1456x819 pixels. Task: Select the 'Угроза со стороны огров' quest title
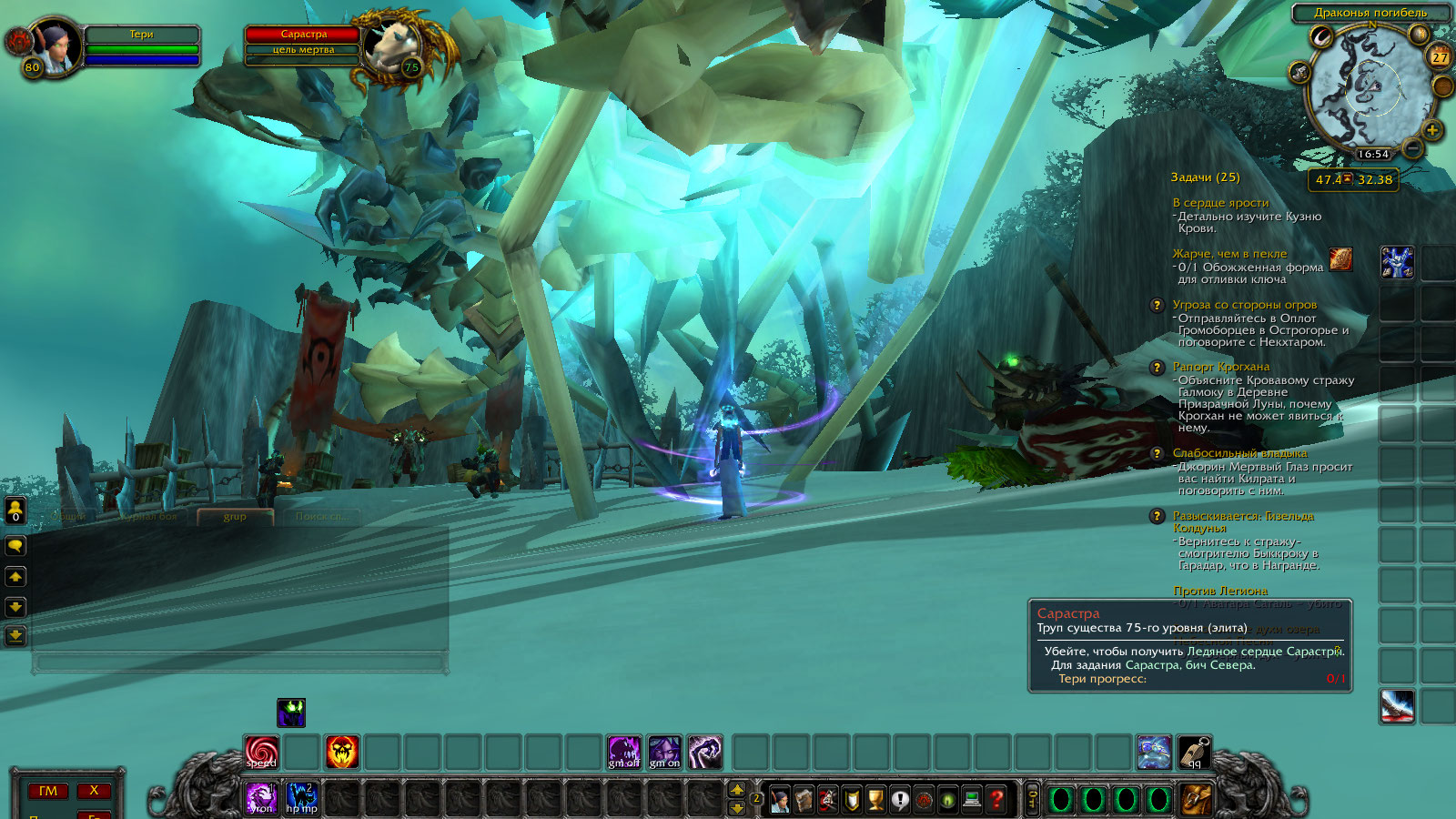point(1244,305)
